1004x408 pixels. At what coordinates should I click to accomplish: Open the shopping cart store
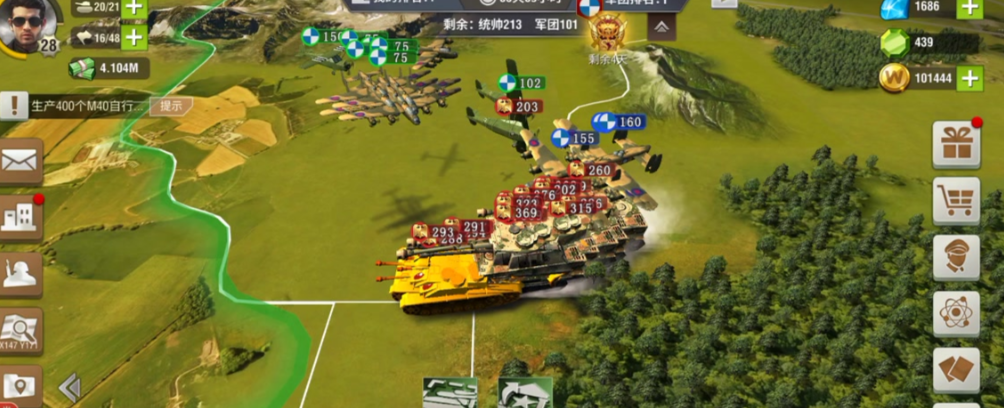pos(956,201)
